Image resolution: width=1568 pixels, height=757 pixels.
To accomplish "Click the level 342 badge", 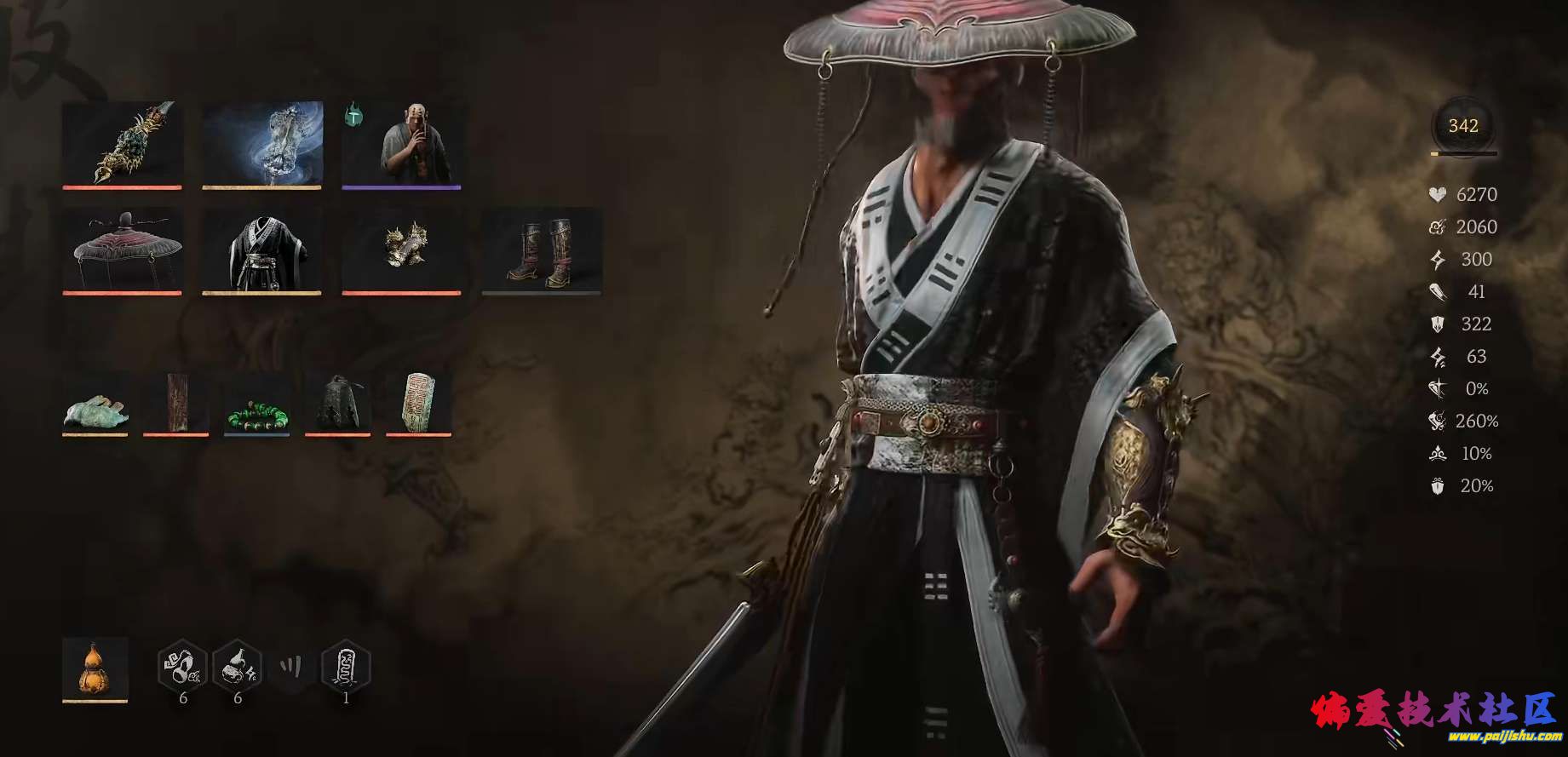I will 1462,126.
